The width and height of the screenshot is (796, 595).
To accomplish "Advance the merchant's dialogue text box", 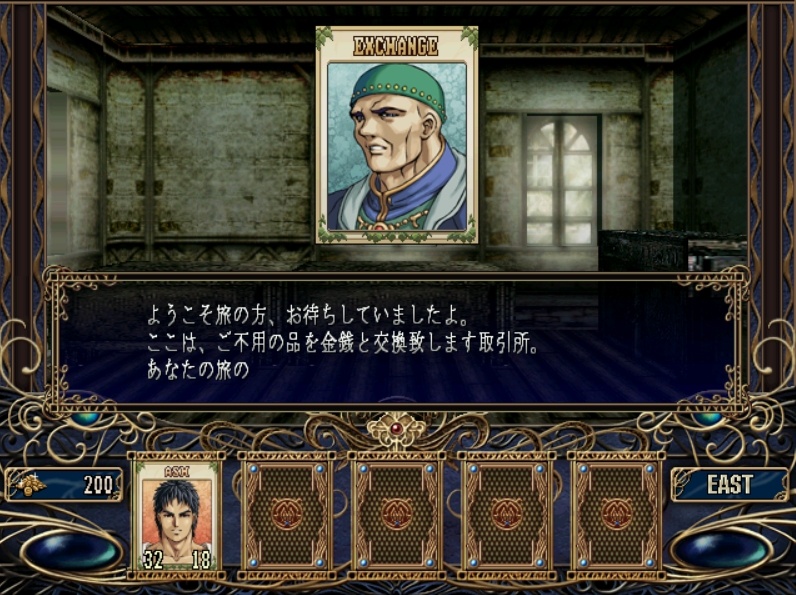I will (397, 340).
